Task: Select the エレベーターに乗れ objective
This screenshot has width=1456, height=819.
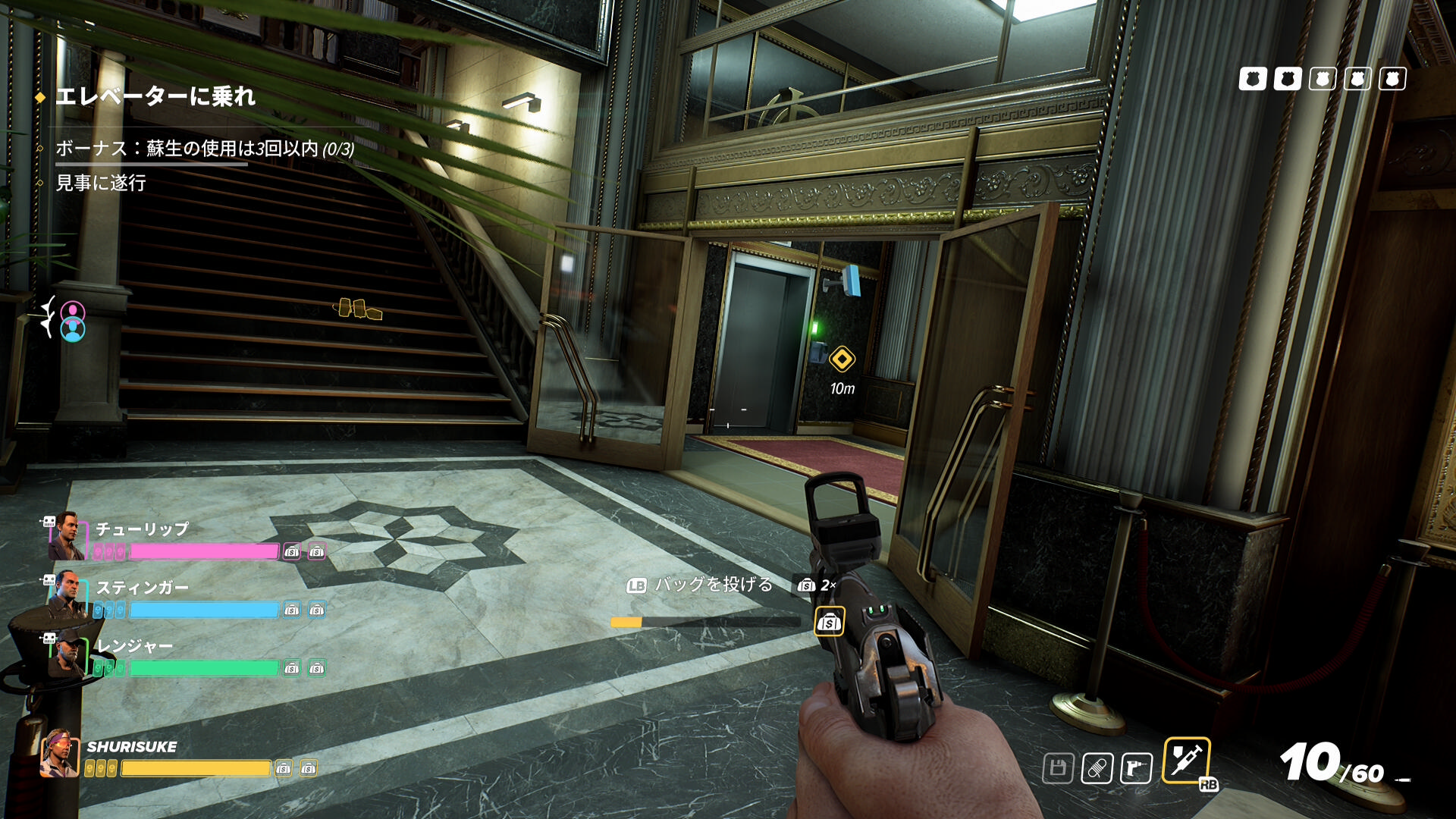Action: [x=155, y=97]
